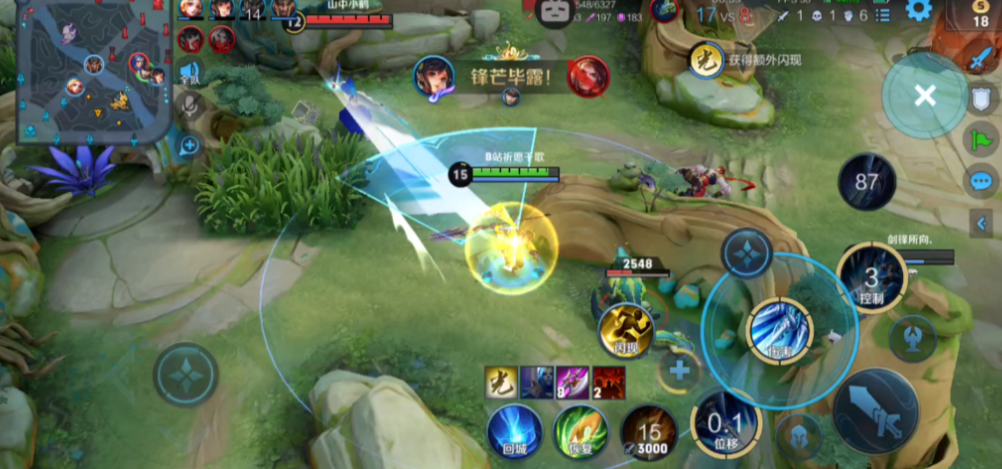This screenshot has width=1002, height=469.
Task: Open the chat bubble quick messages
Action: pyautogui.click(x=981, y=181)
